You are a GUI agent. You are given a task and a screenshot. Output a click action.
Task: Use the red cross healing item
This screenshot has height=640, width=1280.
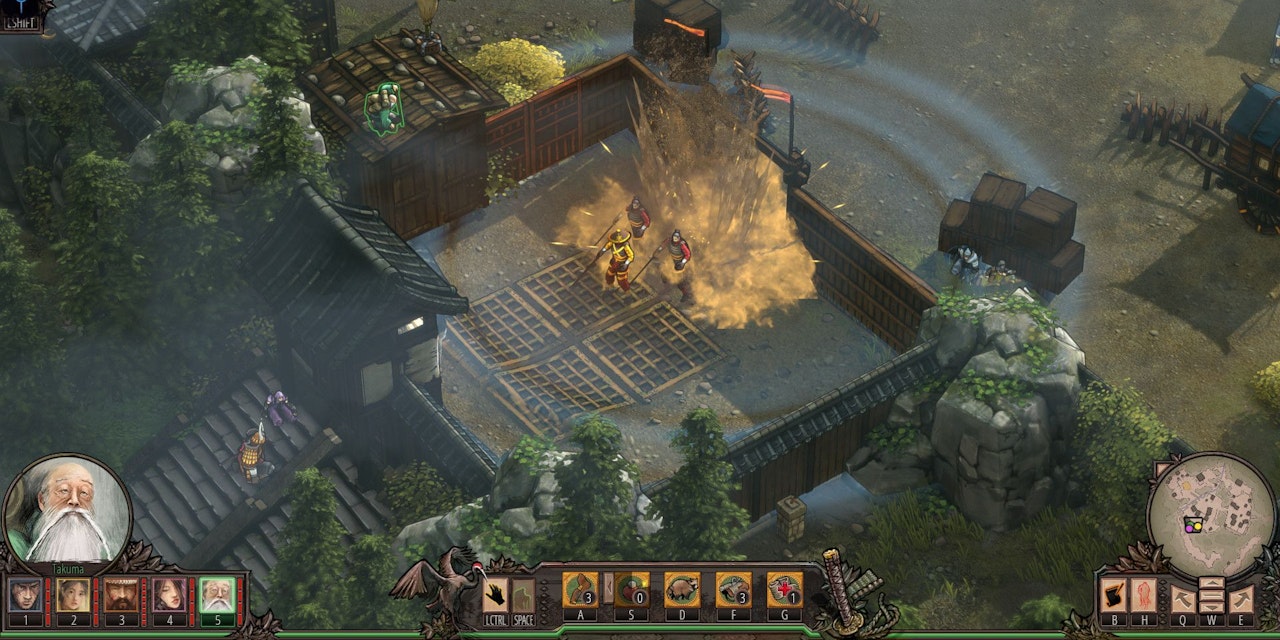point(785,590)
